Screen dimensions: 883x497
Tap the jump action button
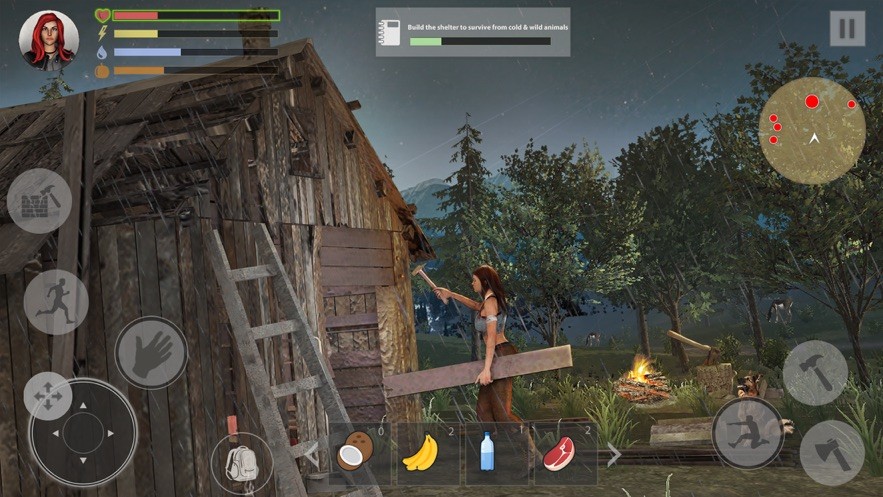tap(747, 434)
